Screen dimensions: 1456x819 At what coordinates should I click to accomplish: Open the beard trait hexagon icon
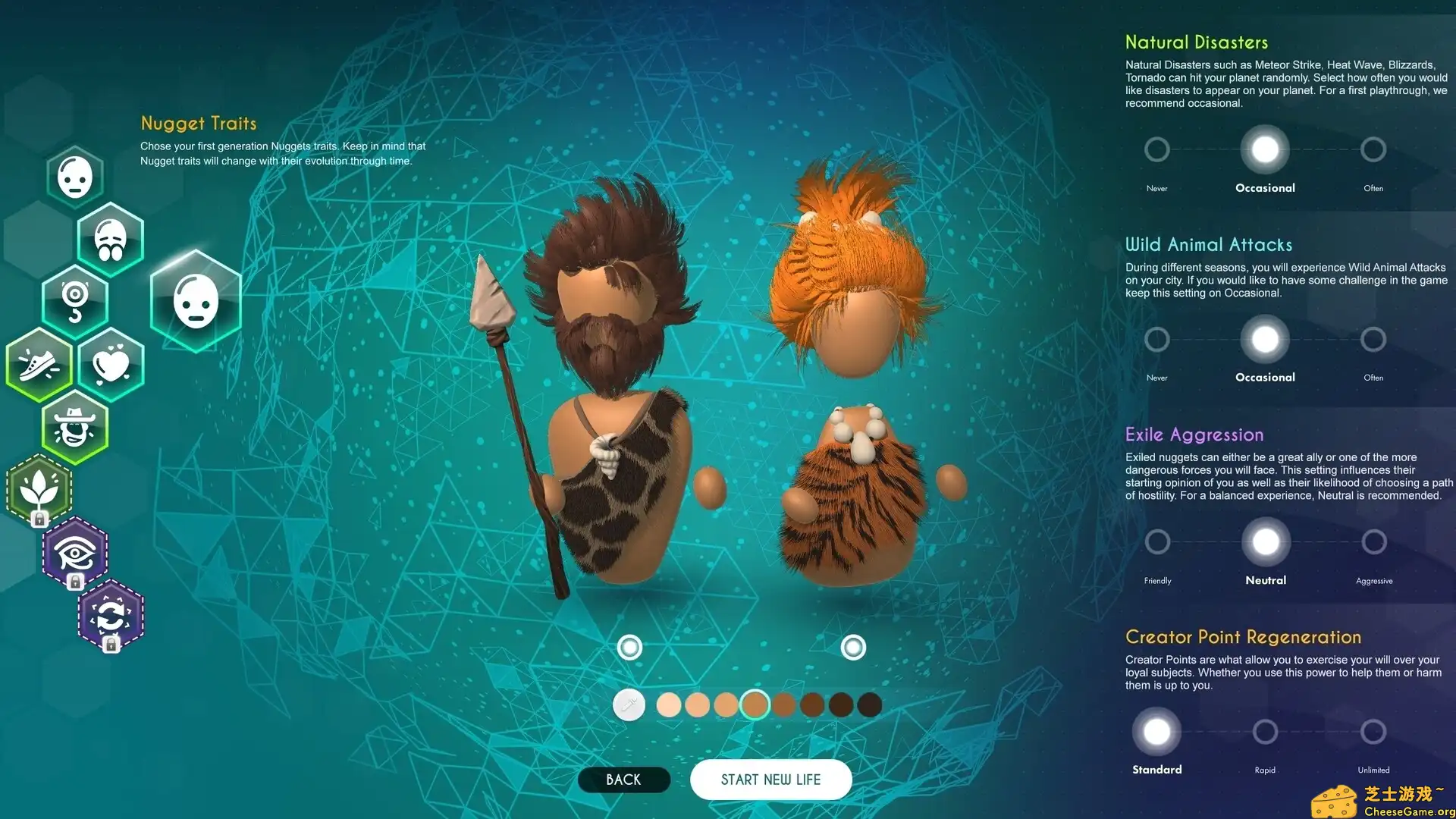click(x=110, y=238)
